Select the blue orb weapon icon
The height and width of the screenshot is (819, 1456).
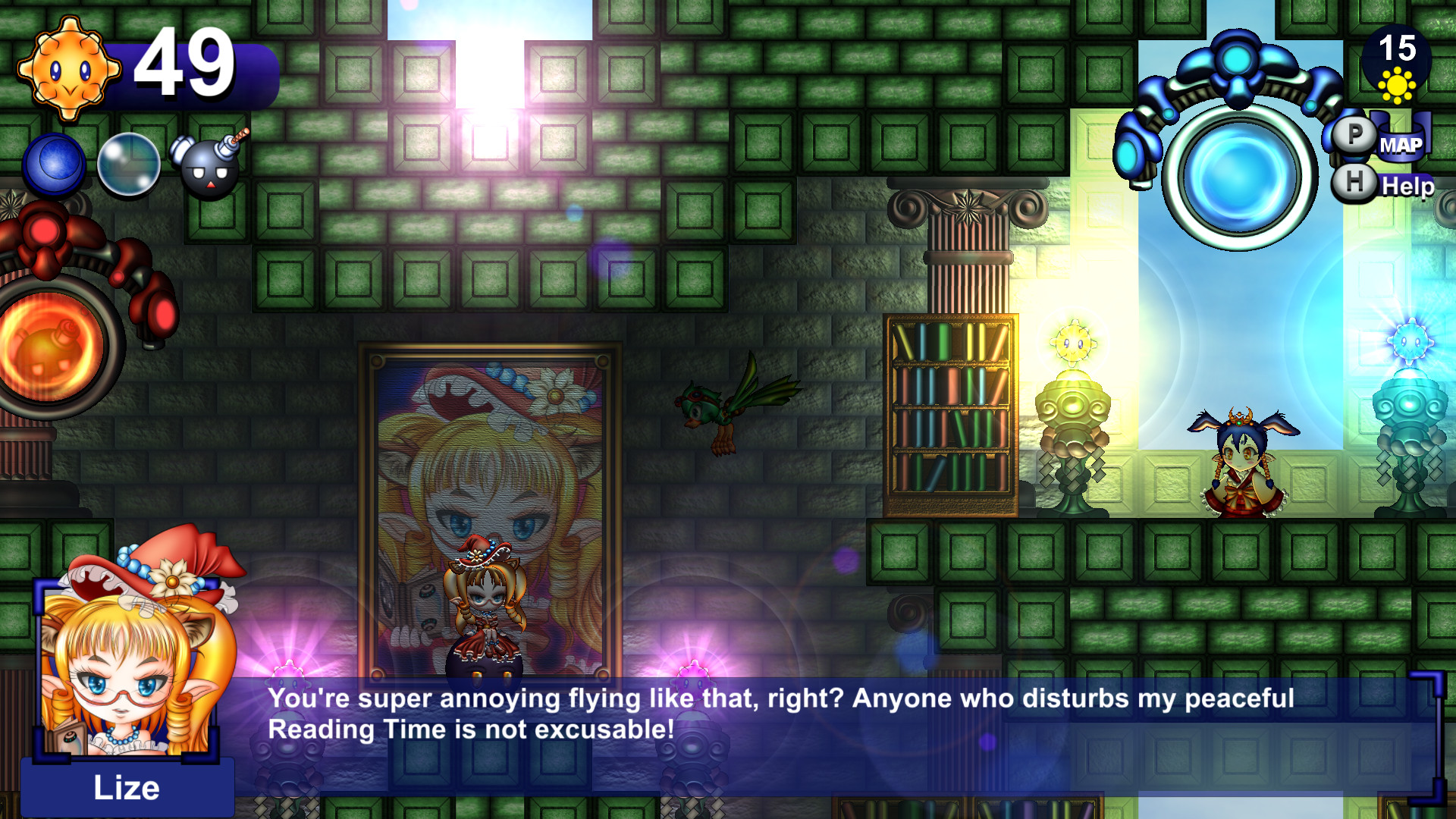(x=53, y=163)
